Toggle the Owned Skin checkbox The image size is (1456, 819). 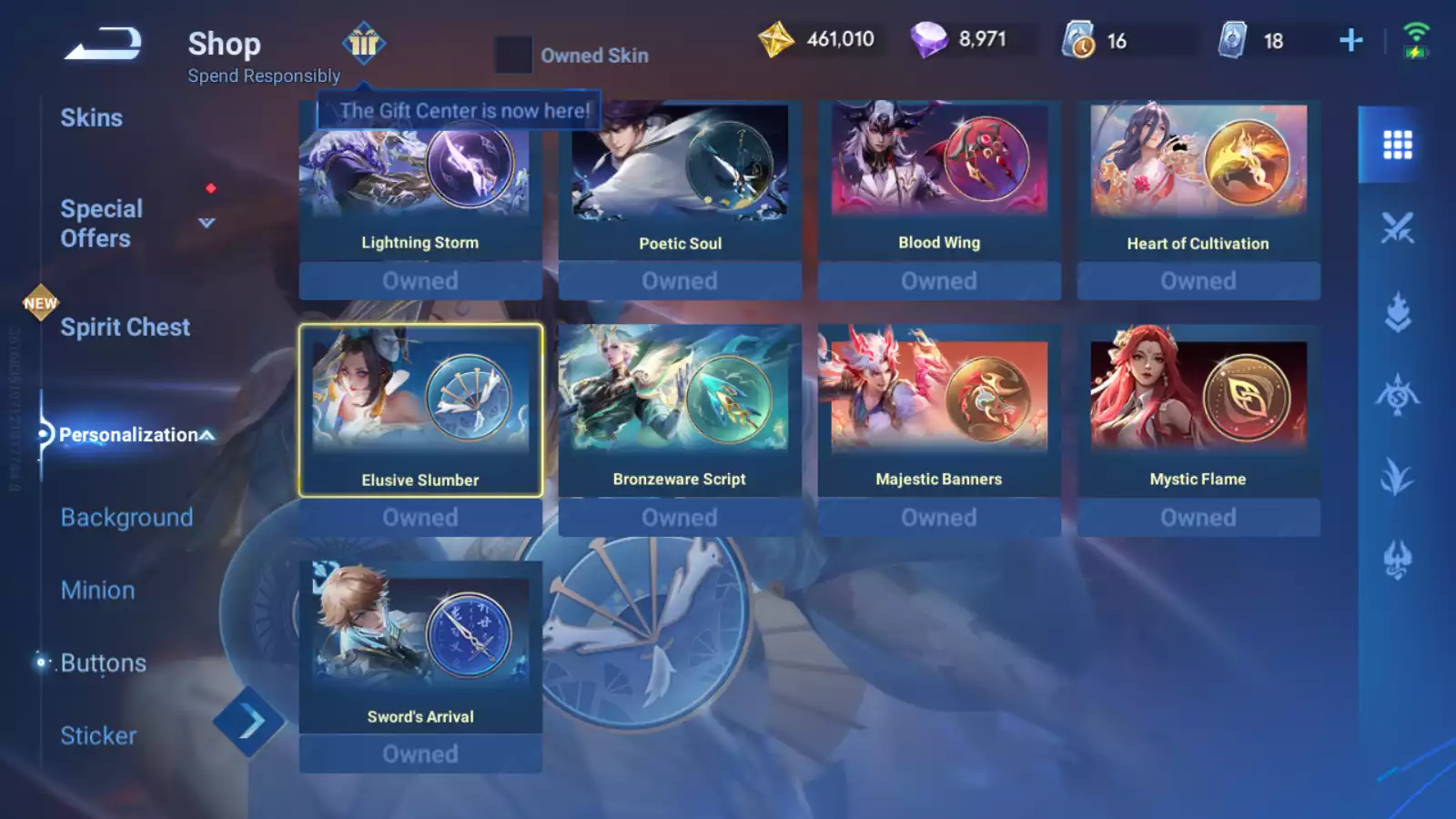[x=513, y=56]
